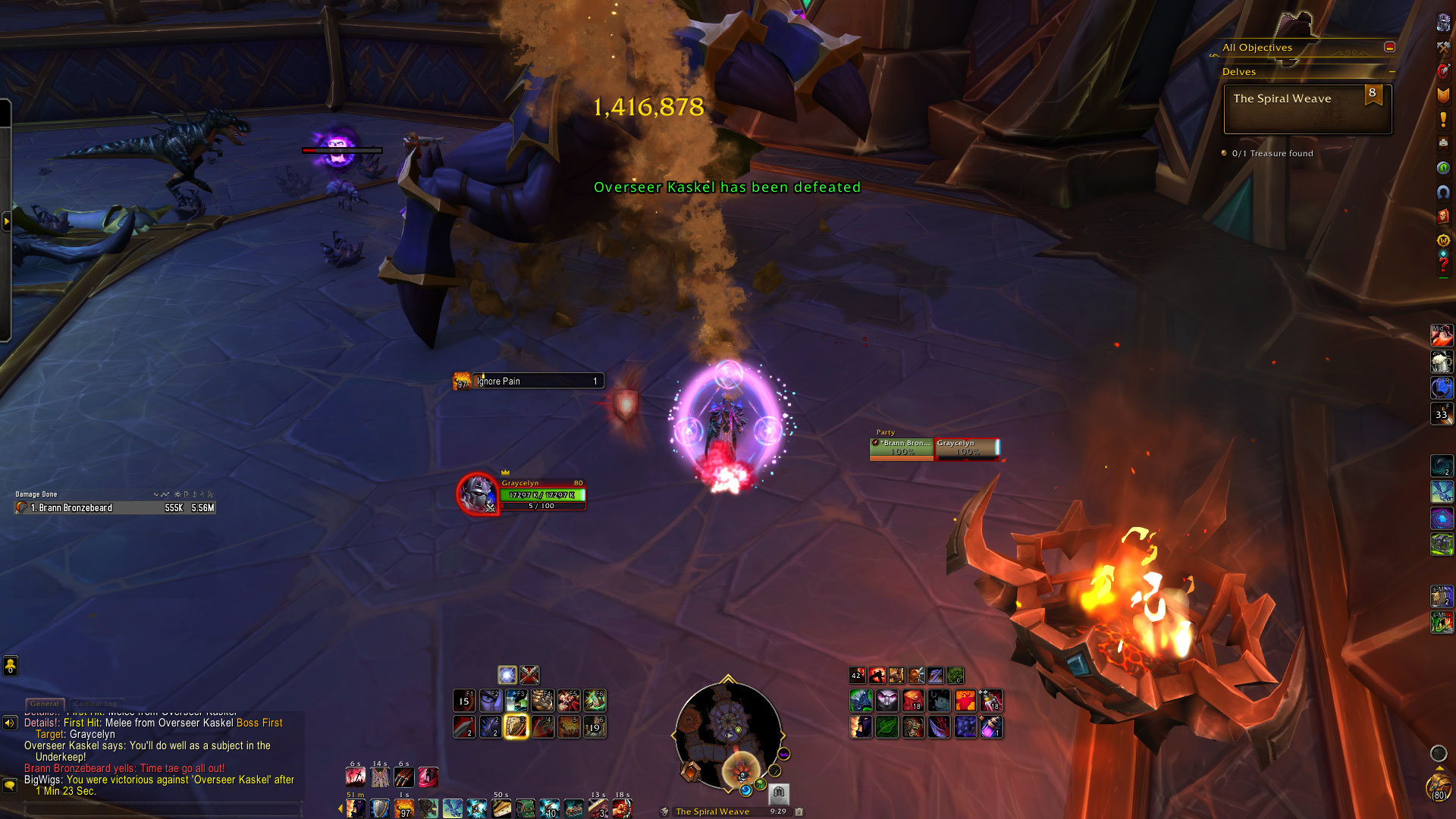Select Brann Bronzebeard row in damage meter
Screen dimensions: 1456x819
point(115,508)
